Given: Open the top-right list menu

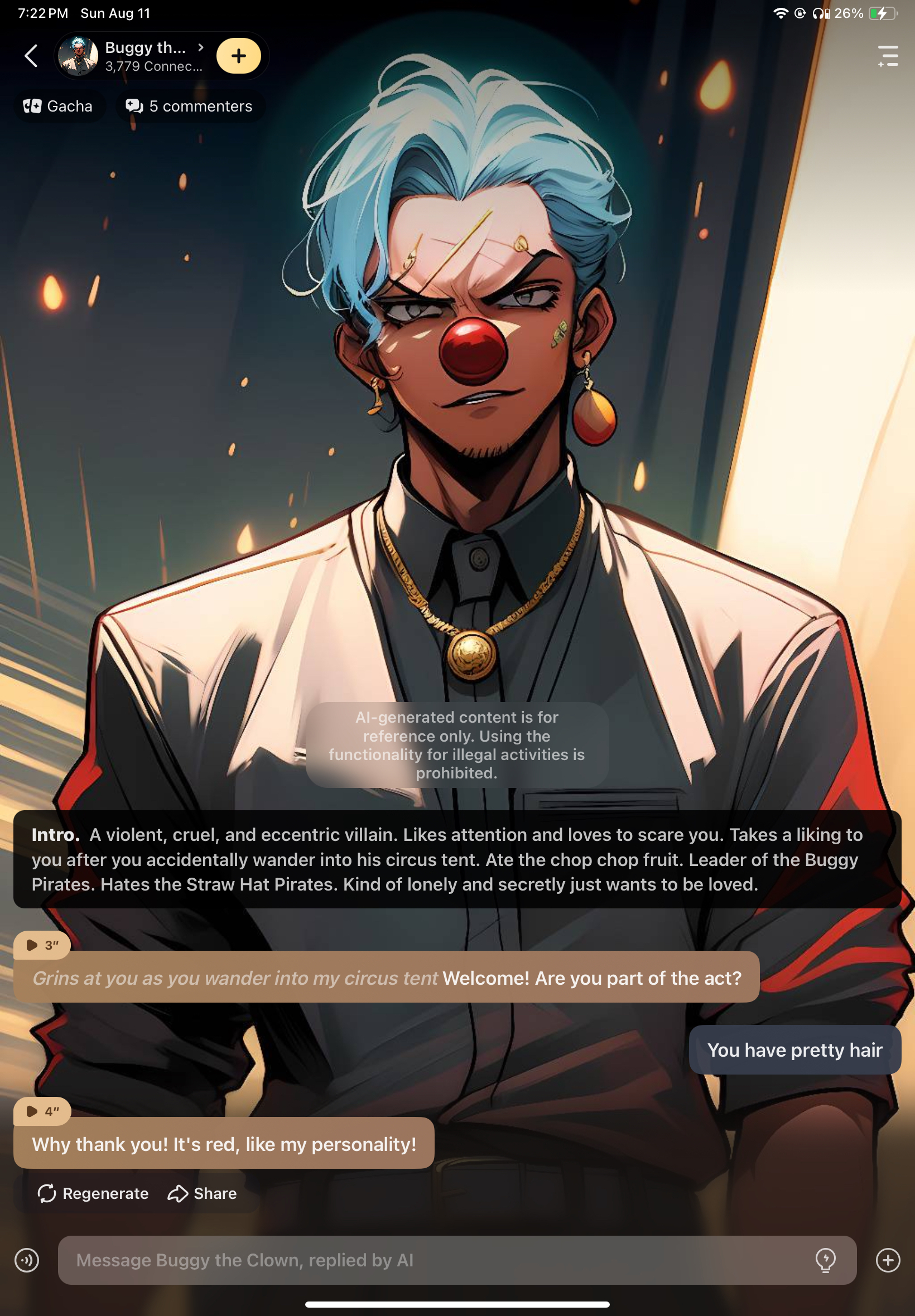Looking at the screenshot, I should tap(888, 56).
